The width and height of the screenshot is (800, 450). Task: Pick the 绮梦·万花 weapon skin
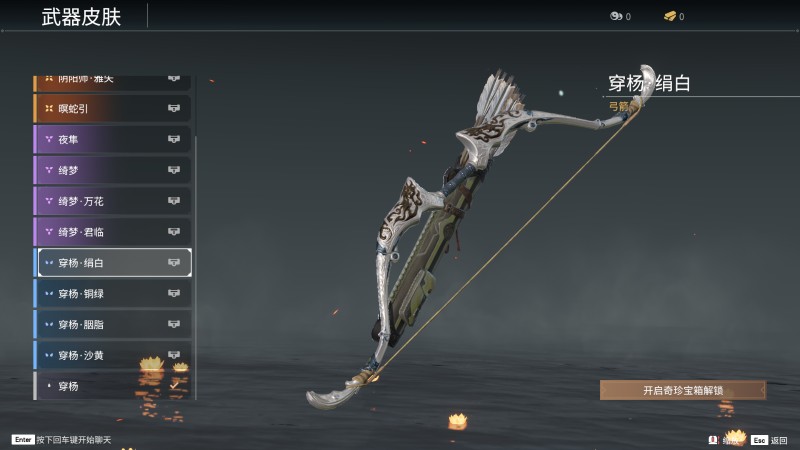click(x=112, y=201)
